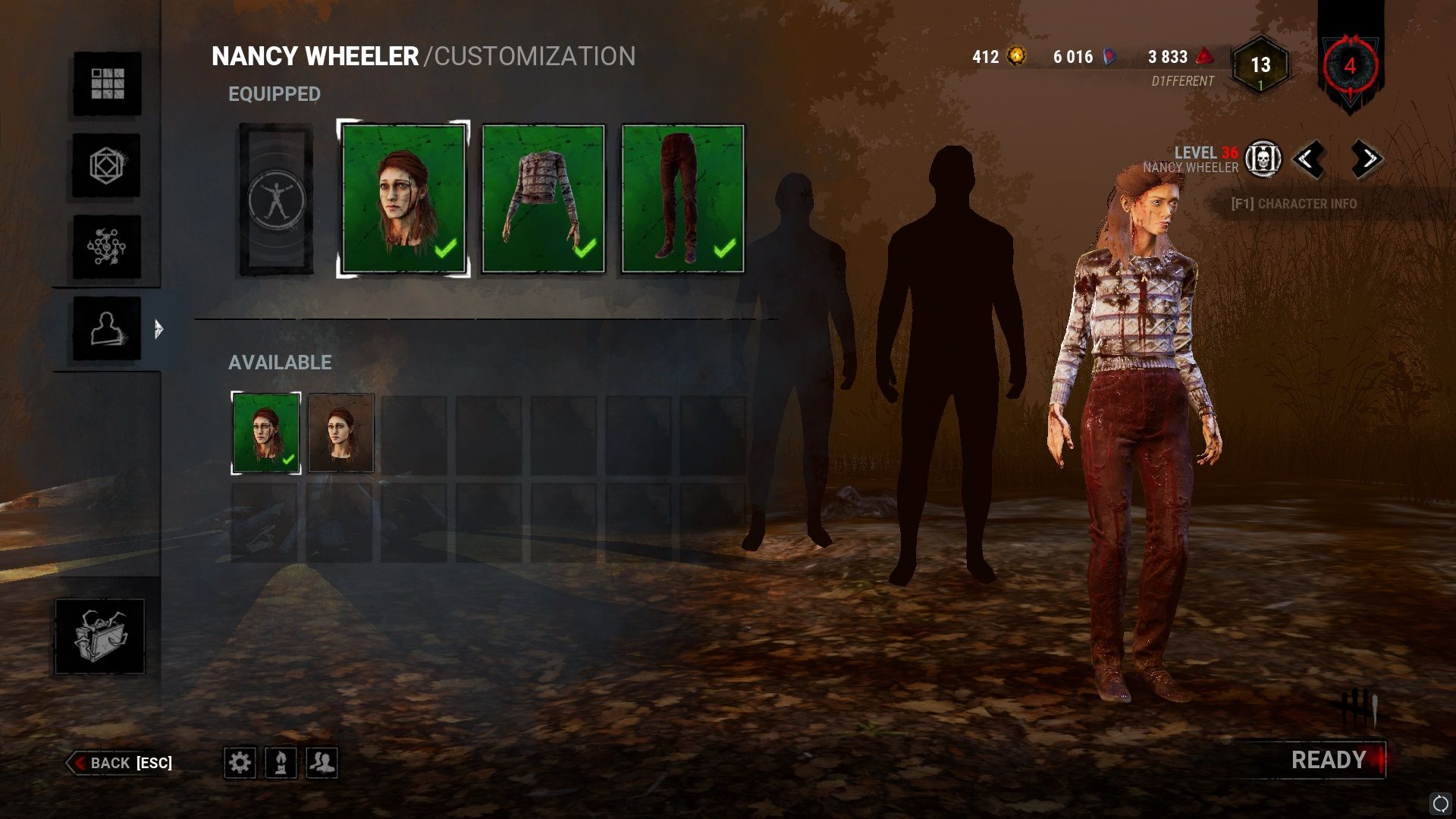Open the Charms hexagon panel
The height and width of the screenshot is (819, 1456).
(x=108, y=166)
